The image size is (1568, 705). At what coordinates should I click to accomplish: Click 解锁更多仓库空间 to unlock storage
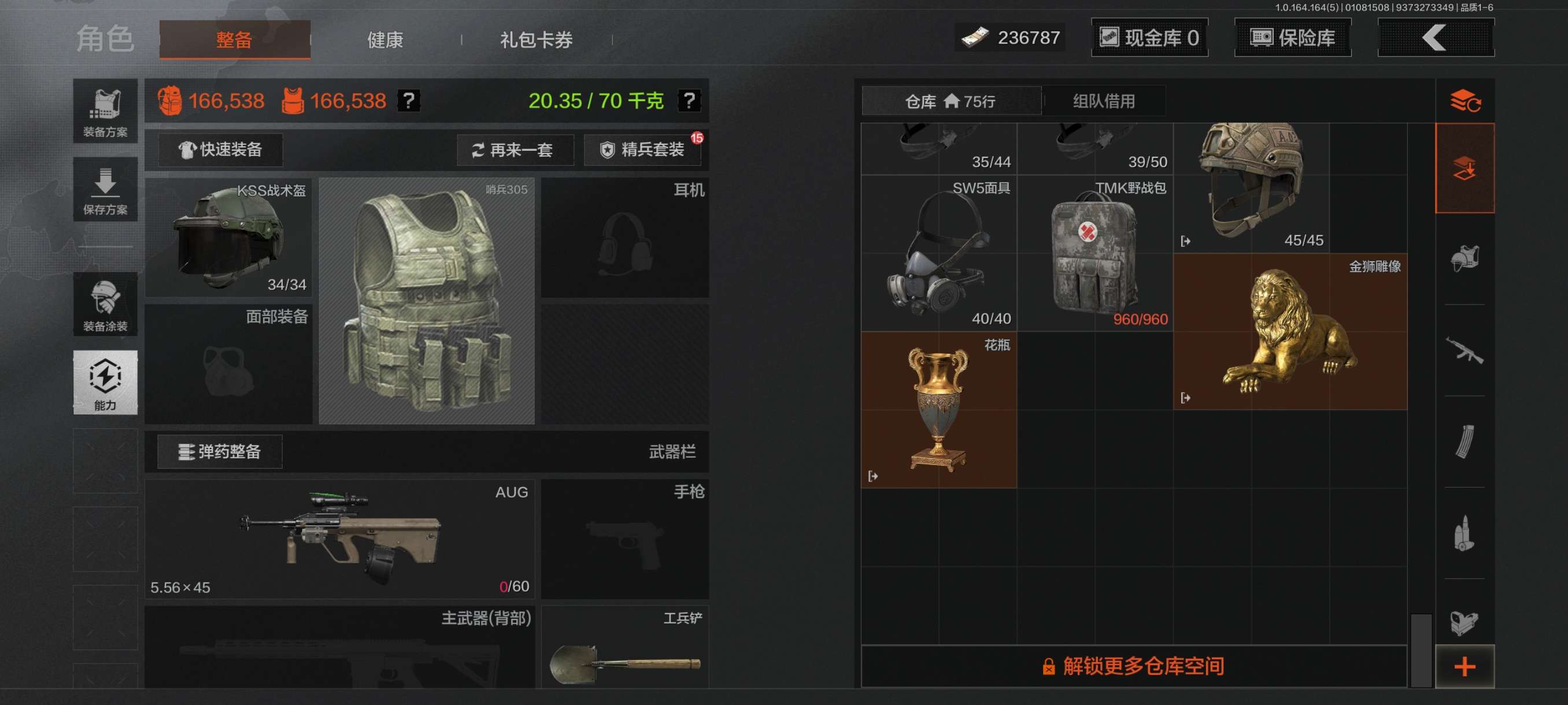click(1133, 666)
